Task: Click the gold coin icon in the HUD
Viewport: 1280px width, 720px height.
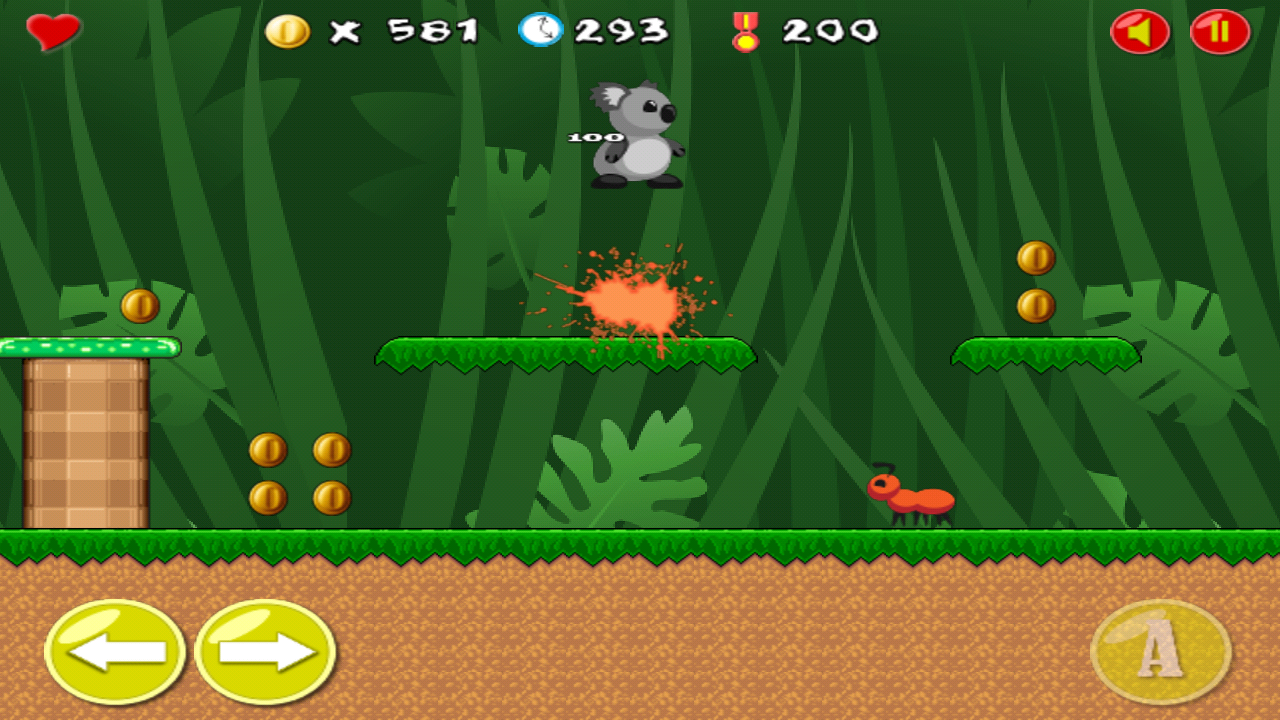Action: 289,30
